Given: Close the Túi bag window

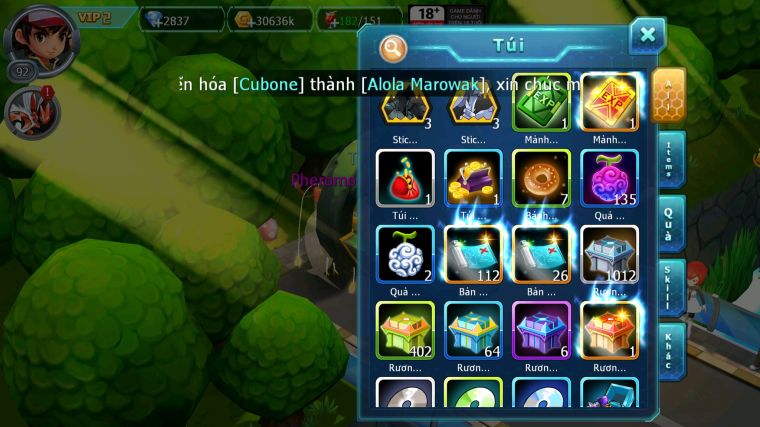Looking at the screenshot, I should pos(647,36).
